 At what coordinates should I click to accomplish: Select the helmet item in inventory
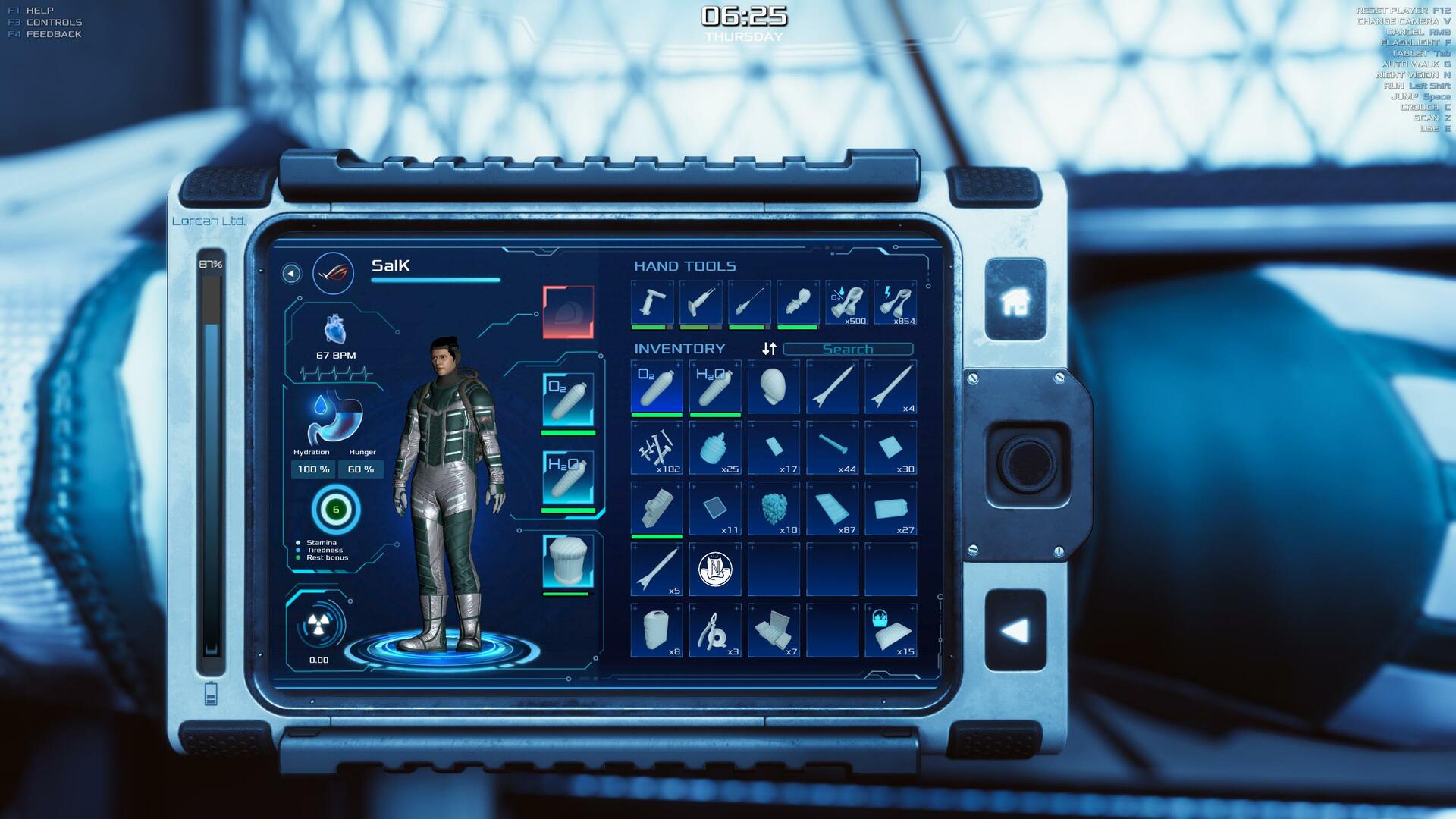[773, 387]
